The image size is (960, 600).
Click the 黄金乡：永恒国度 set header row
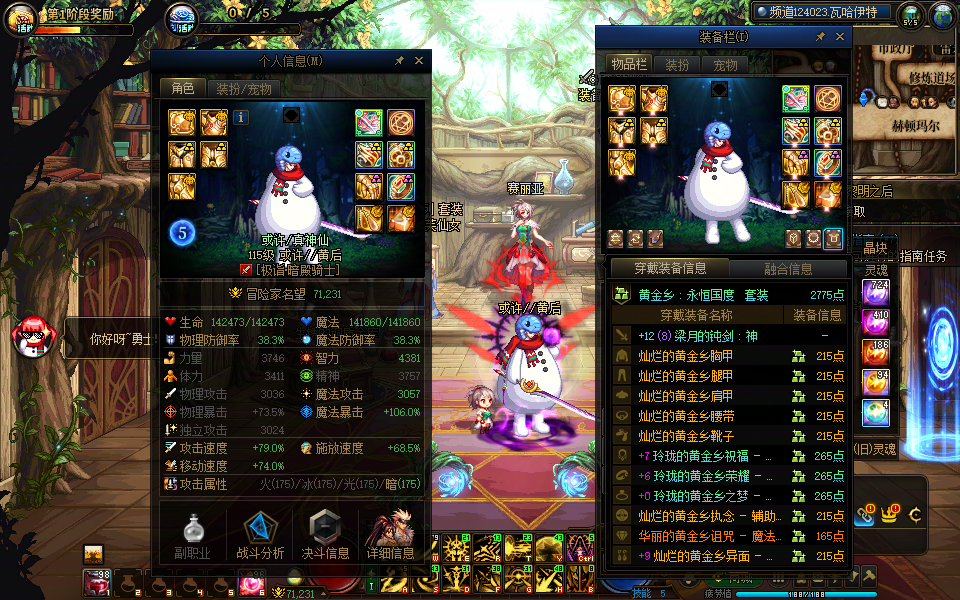[x=729, y=295]
